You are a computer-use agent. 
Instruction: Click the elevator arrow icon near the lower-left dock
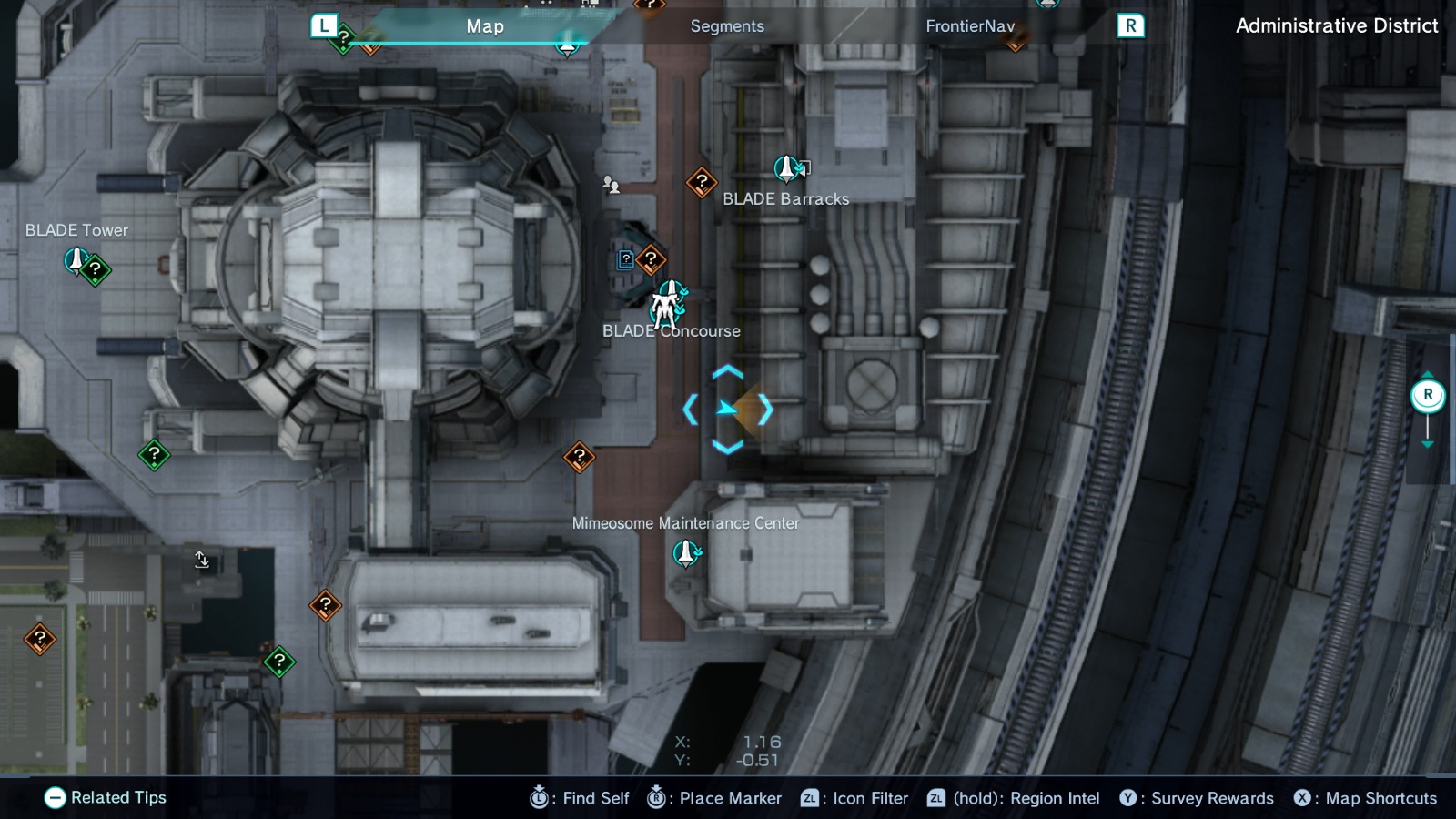coord(202,561)
